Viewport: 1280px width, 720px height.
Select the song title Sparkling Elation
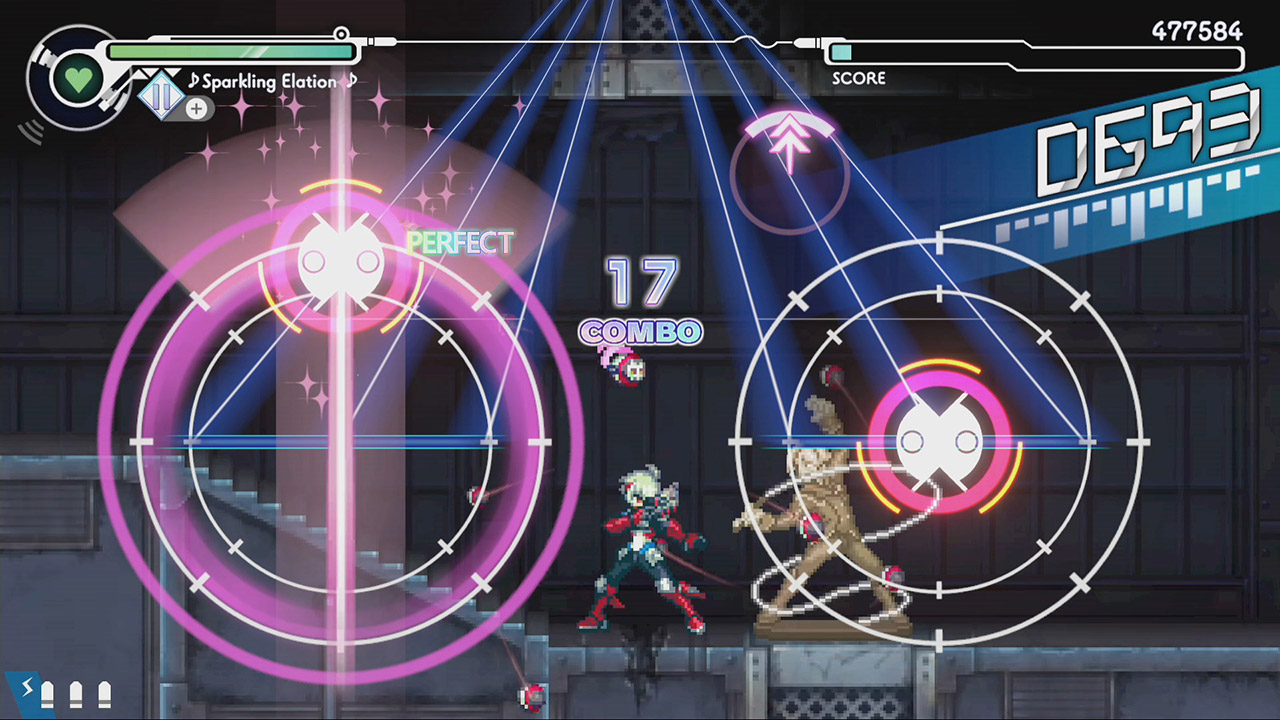point(270,82)
